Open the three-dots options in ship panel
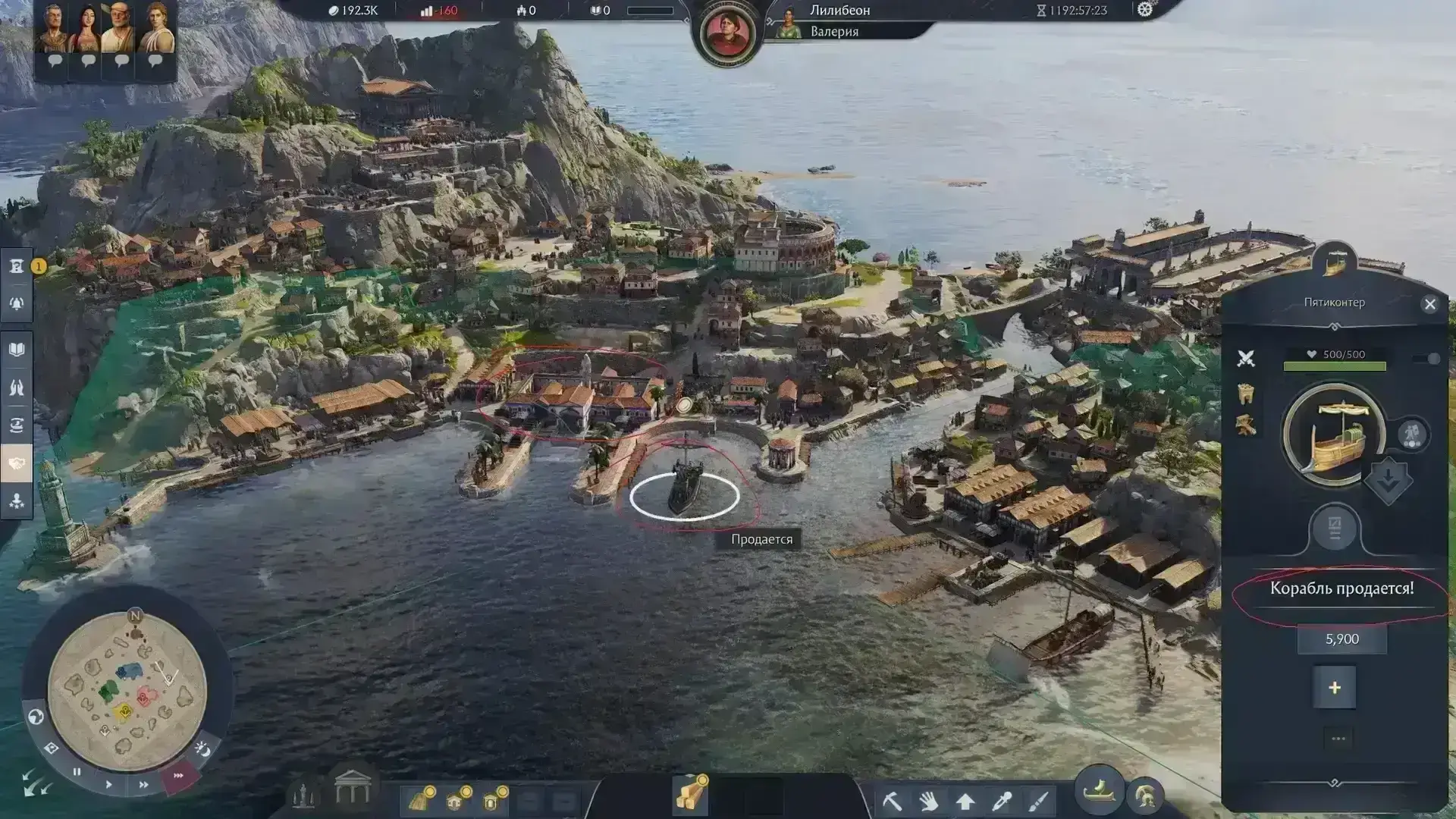 pyautogui.click(x=1338, y=739)
